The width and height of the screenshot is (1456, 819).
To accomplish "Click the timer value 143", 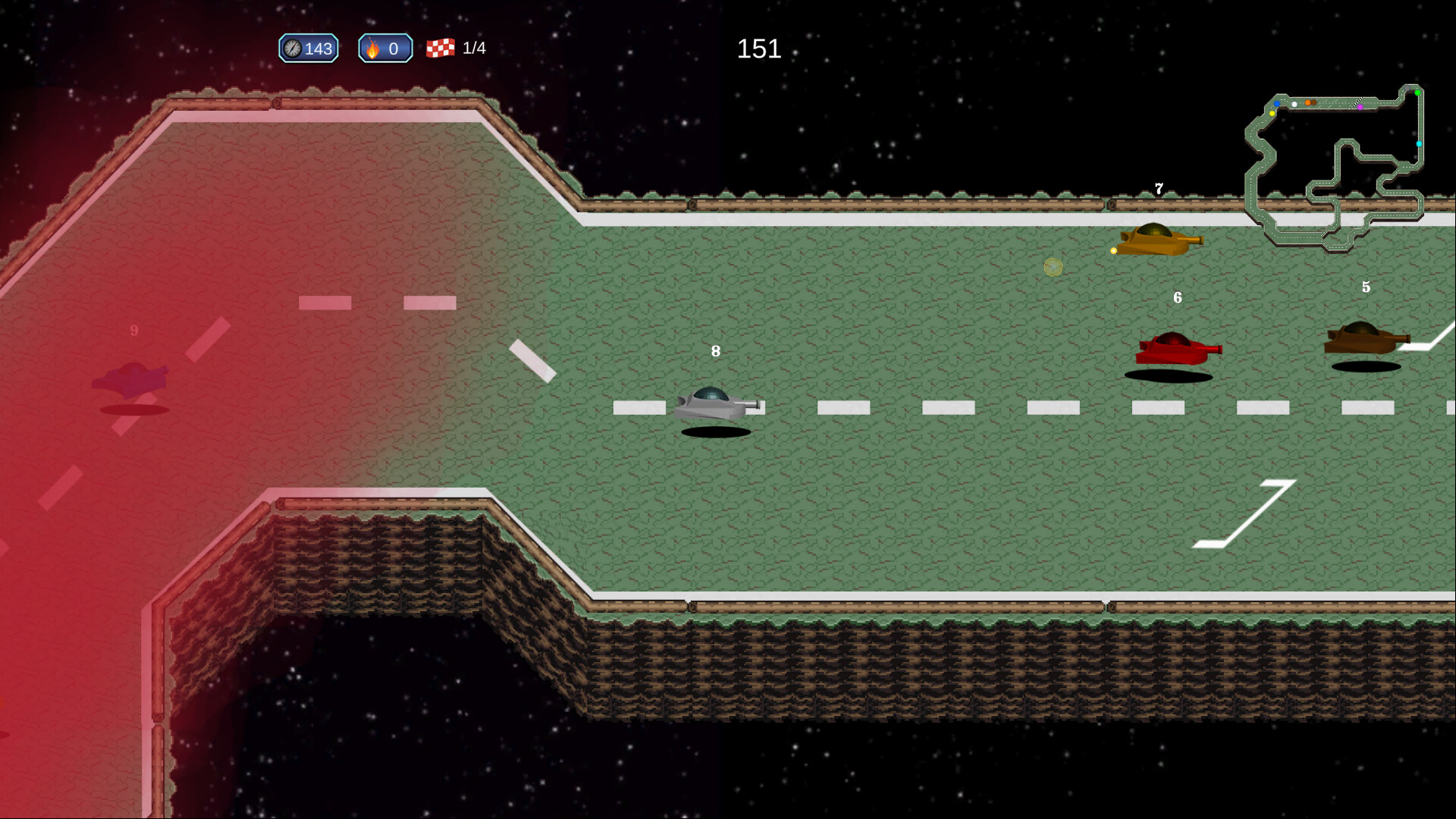I will point(318,48).
